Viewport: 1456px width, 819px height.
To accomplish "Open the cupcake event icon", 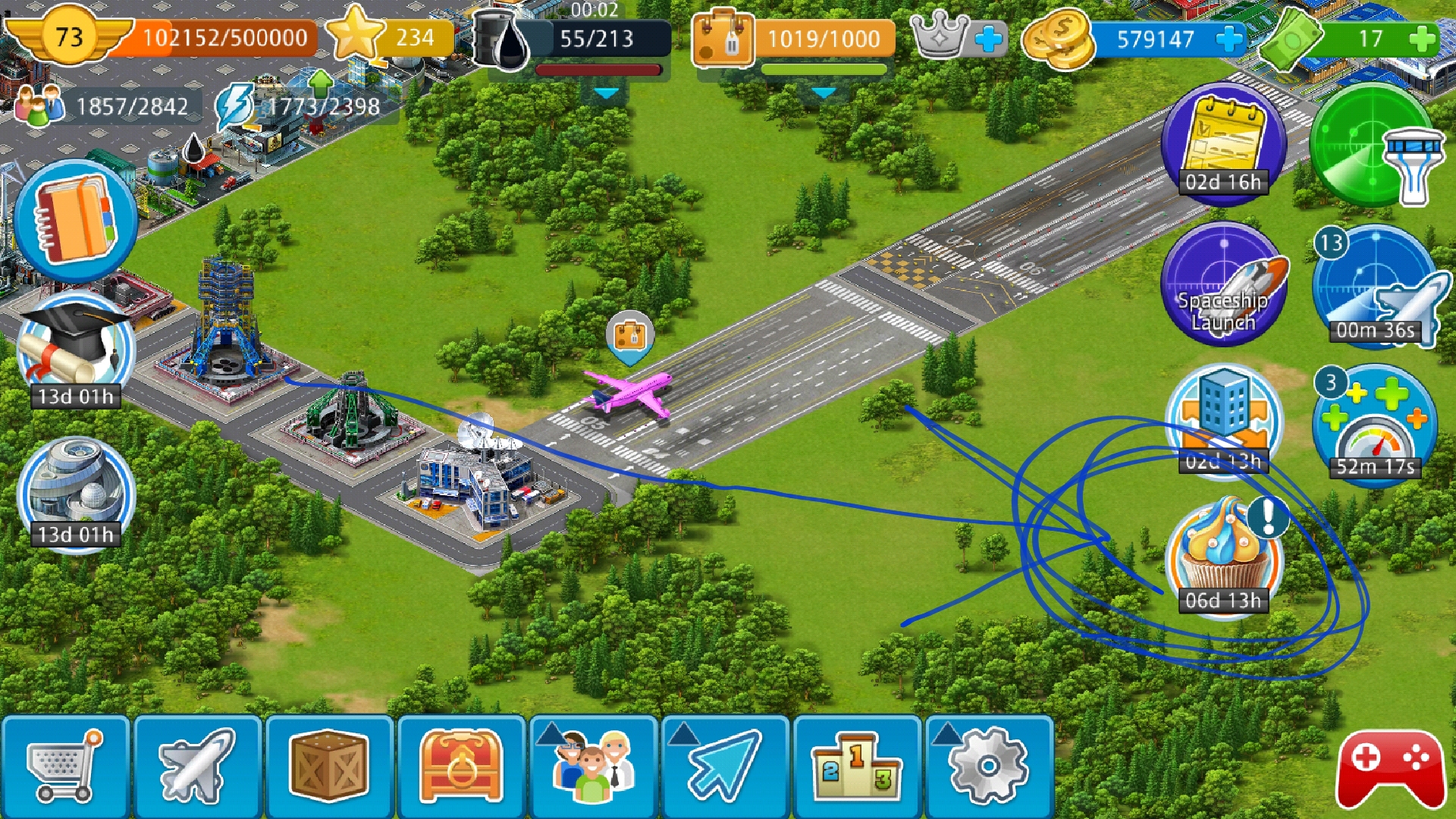I will 1223,559.
